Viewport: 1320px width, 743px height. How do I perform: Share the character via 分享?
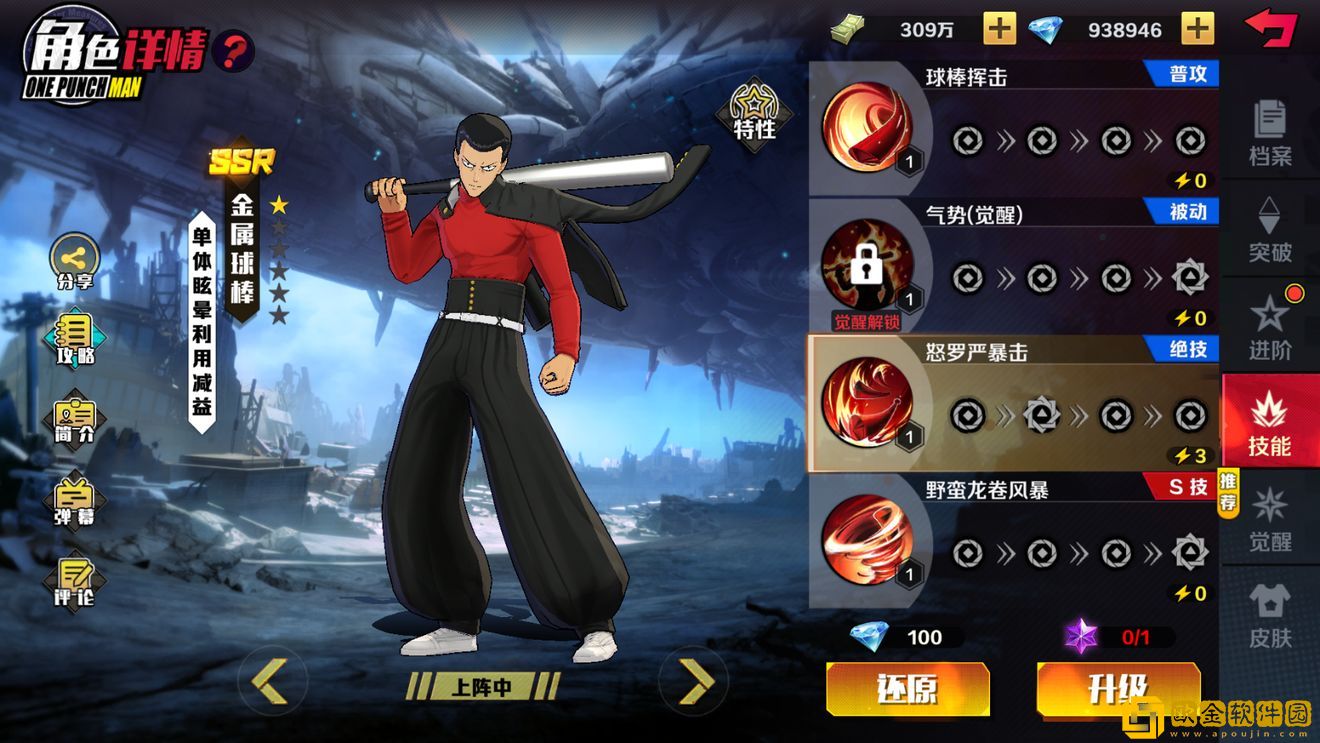[75, 262]
